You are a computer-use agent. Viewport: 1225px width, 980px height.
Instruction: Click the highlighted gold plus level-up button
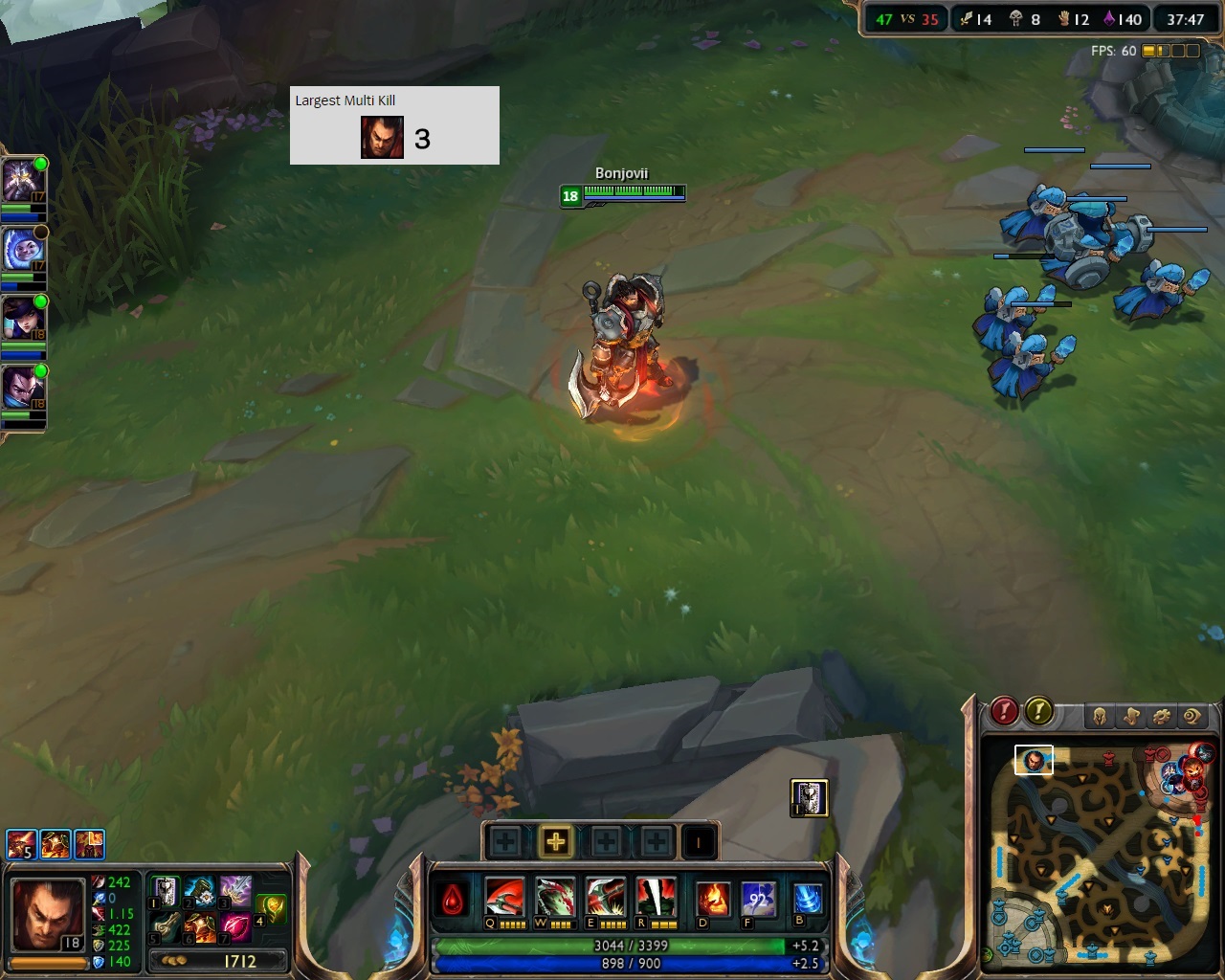coord(555,842)
